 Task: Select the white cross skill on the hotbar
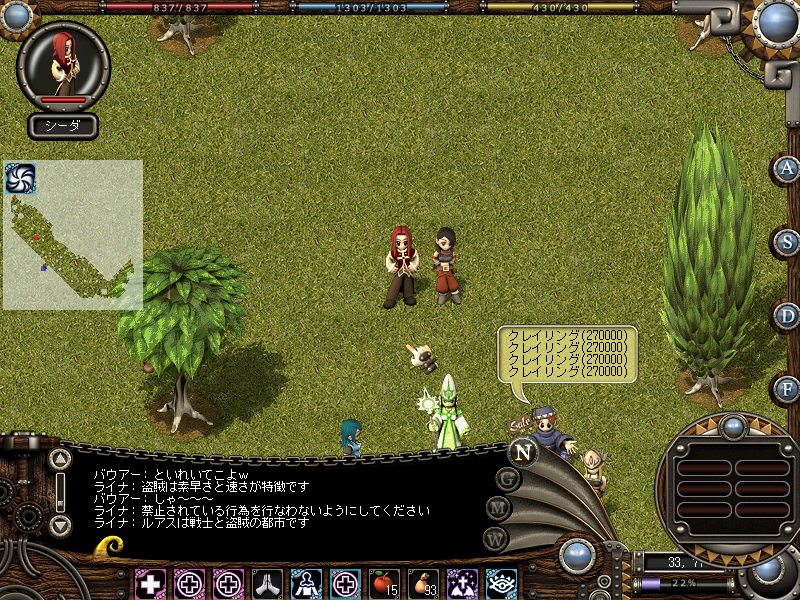tap(151, 583)
